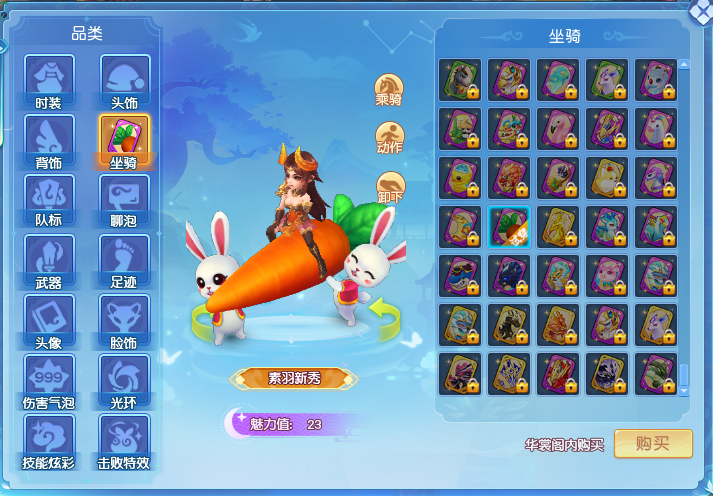Switch to the 击败特效 defeat effects category
Viewport: 713px width, 496px height.
[124, 439]
